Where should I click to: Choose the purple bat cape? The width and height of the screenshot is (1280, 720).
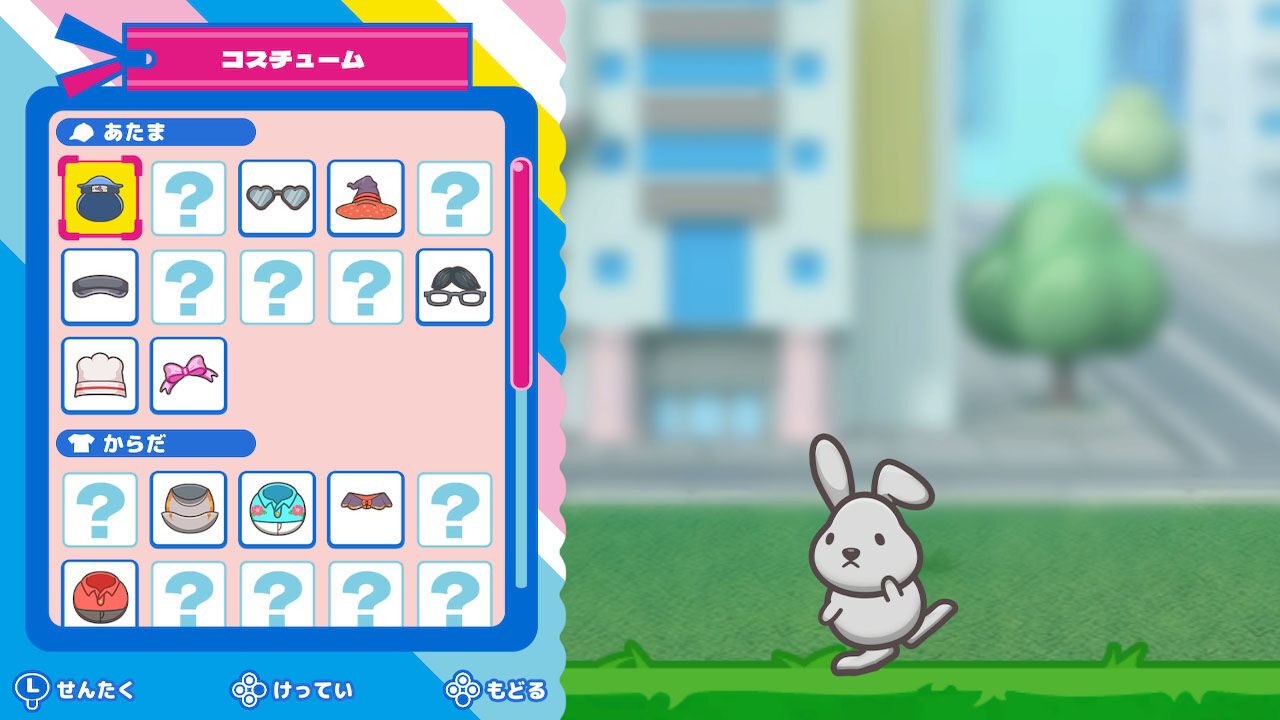coord(365,509)
